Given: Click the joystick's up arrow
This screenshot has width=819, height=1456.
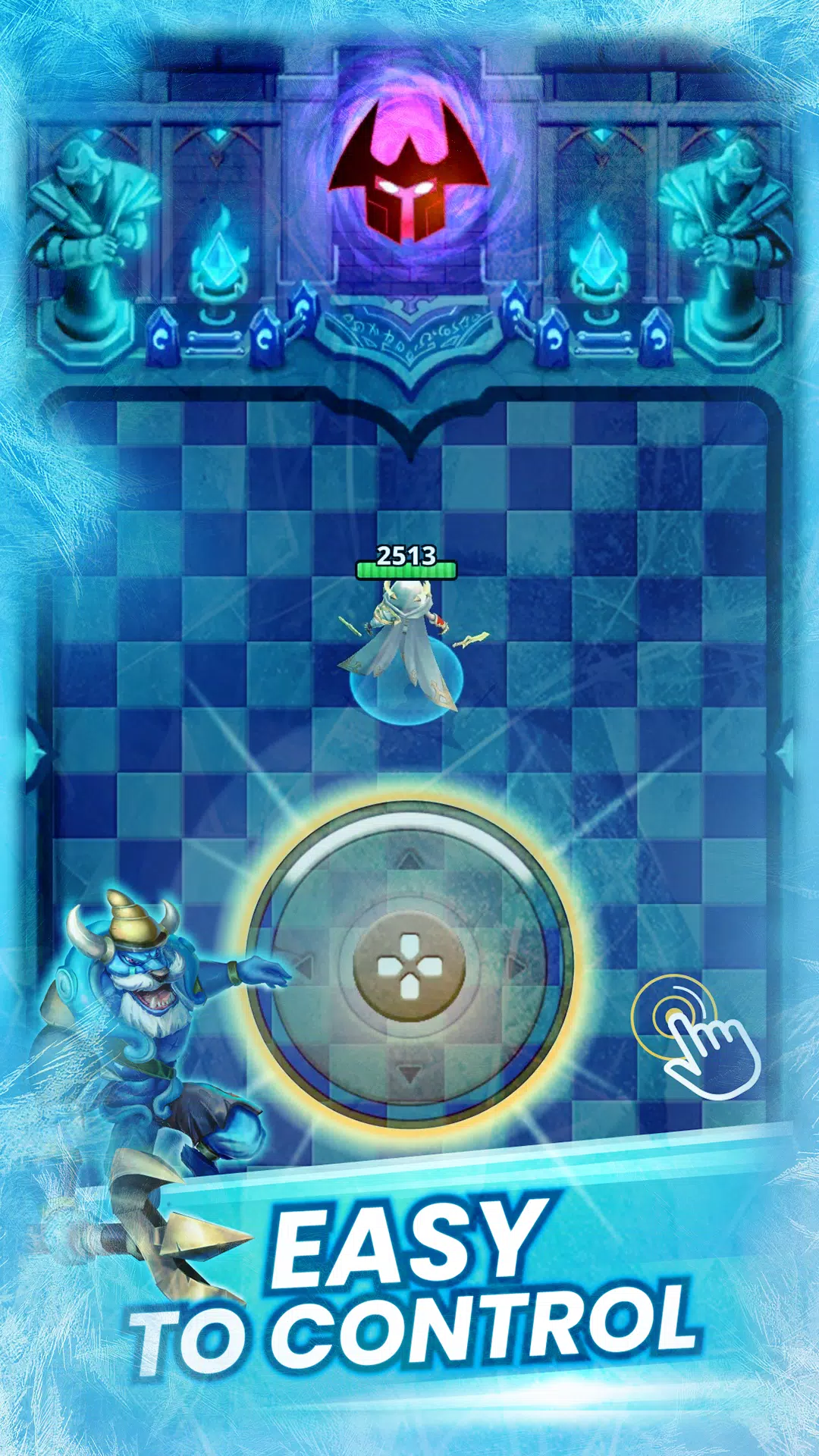Looking at the screenshot, I should 409,859.
